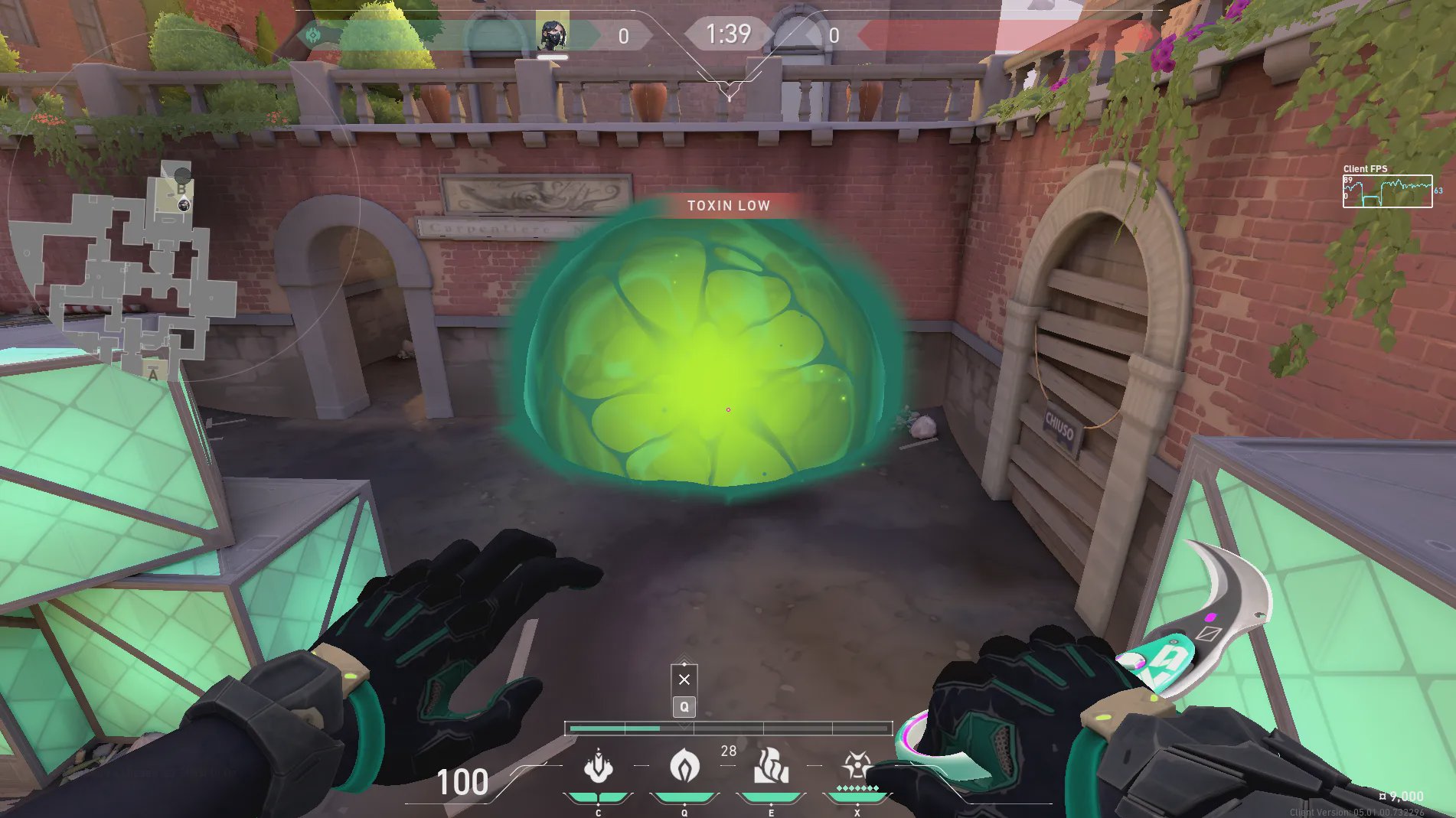Select the Snake Bite ability icon
This screenshot has width=1456, height=818.
coord(598,767)
